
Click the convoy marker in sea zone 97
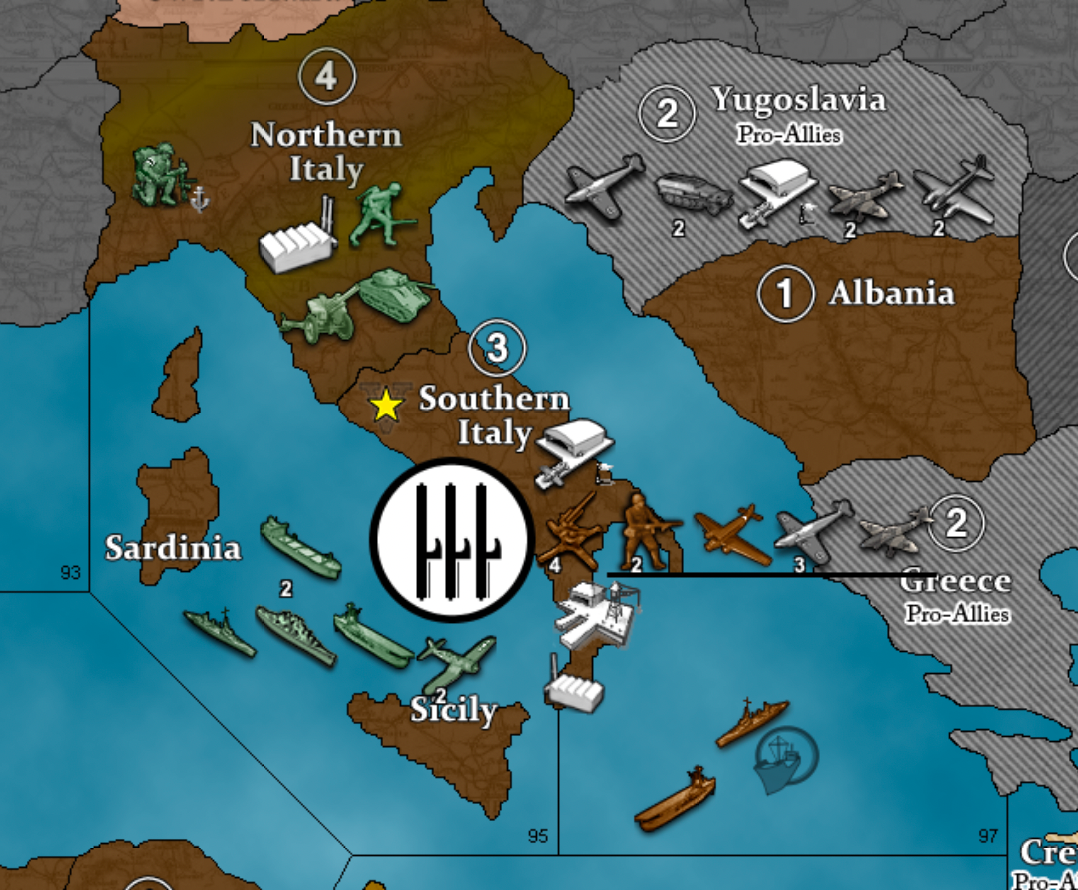click(786, 758)
